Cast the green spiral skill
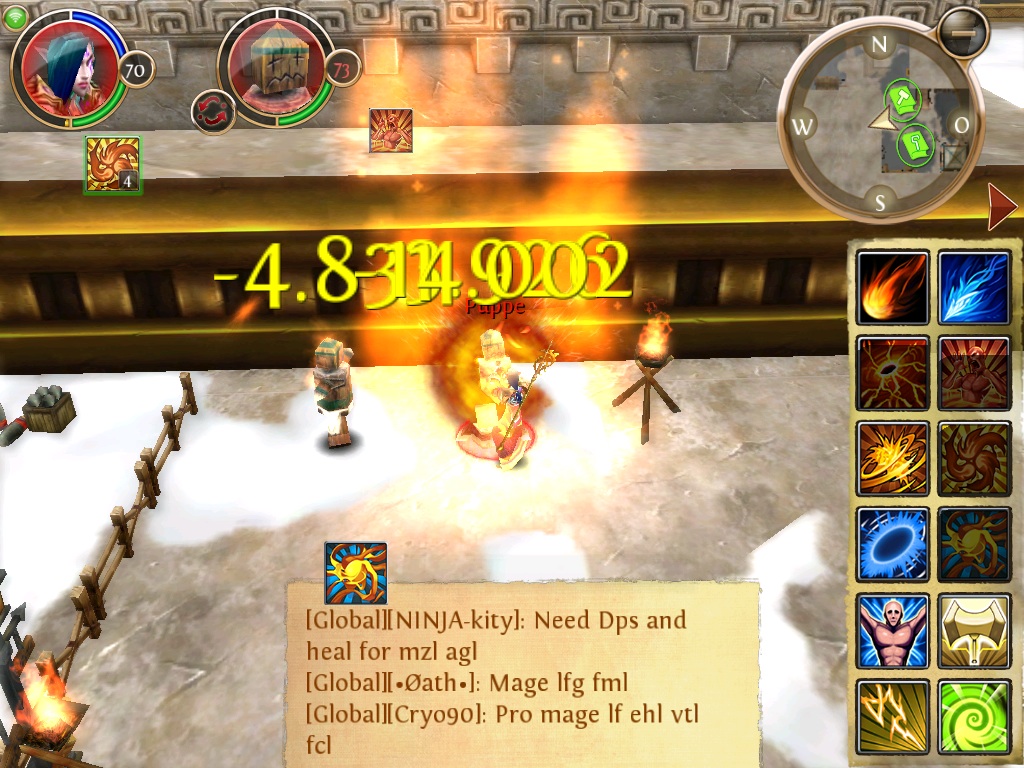Viewport: 1024px width, 768px height. pyautogui.click(x=974, y=716)
